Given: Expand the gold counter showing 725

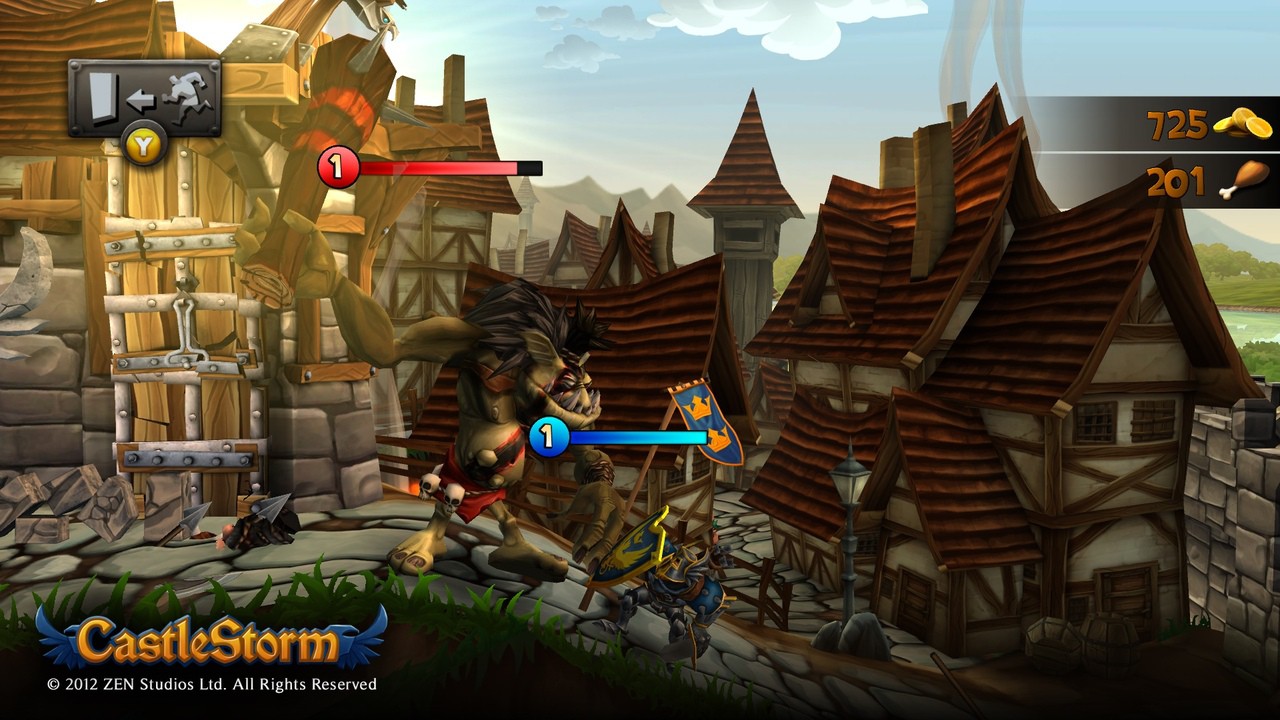Looking at the screenshot, I should pyautogui.click(x=1180, y=125).
